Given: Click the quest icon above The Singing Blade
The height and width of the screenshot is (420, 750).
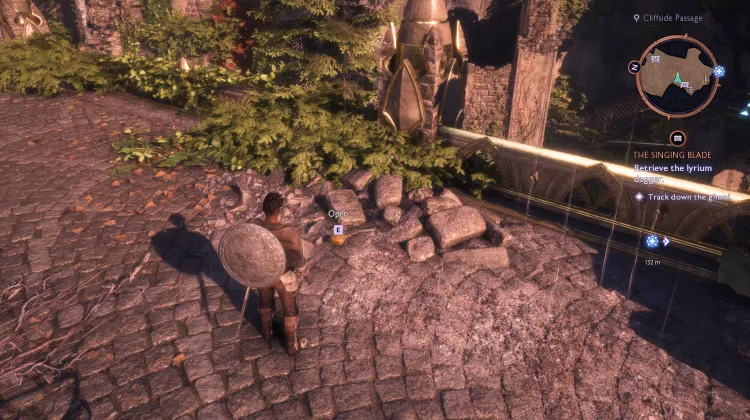Looking at the screenshot, I should click(x=677, y=138).
